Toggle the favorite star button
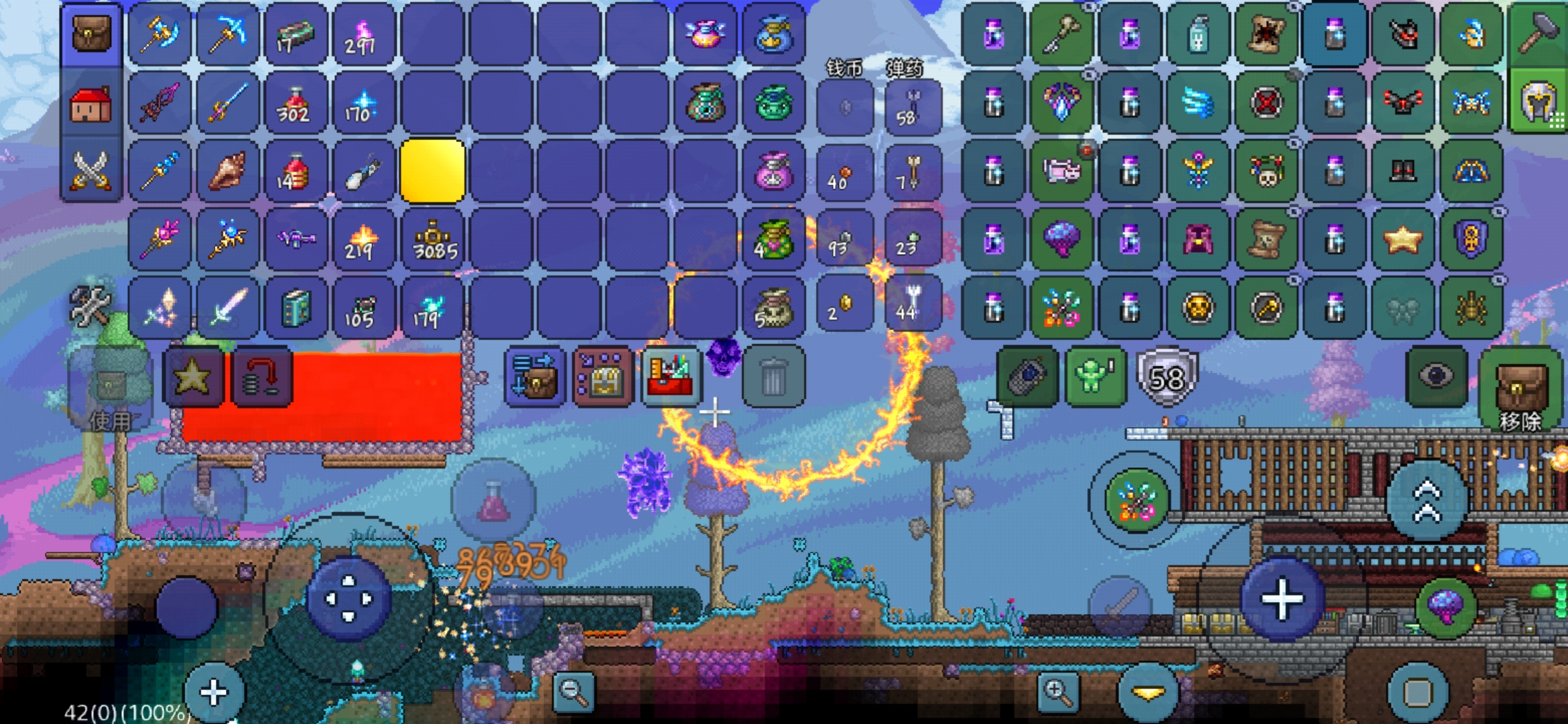Image resolution: width=1568 pixels, height=724 pixels. (x=193, y=377)
